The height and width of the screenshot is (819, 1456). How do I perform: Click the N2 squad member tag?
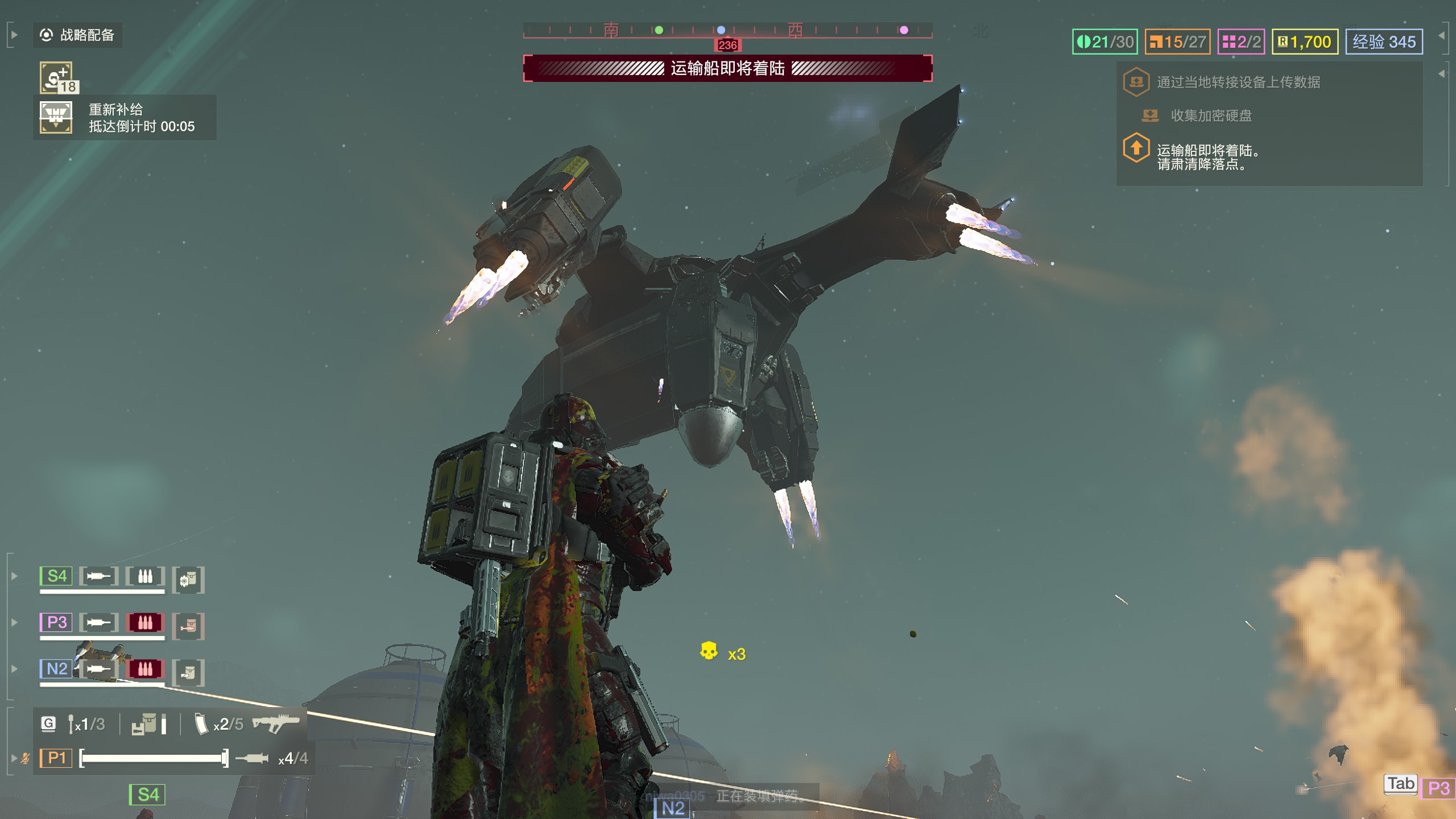56,669
